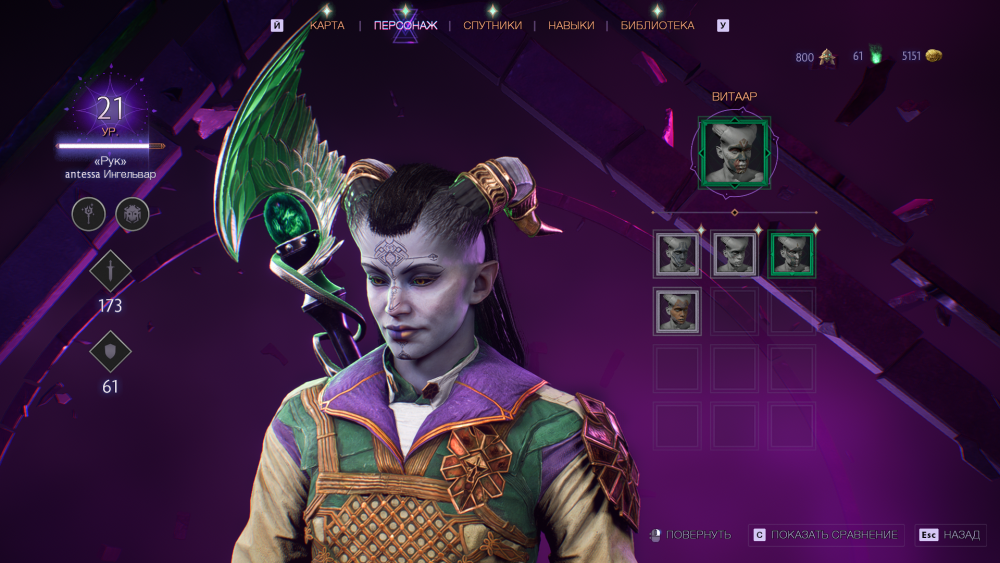Click the Показать сравнение button
1000x563 pixels.
(x=827, y=535)
